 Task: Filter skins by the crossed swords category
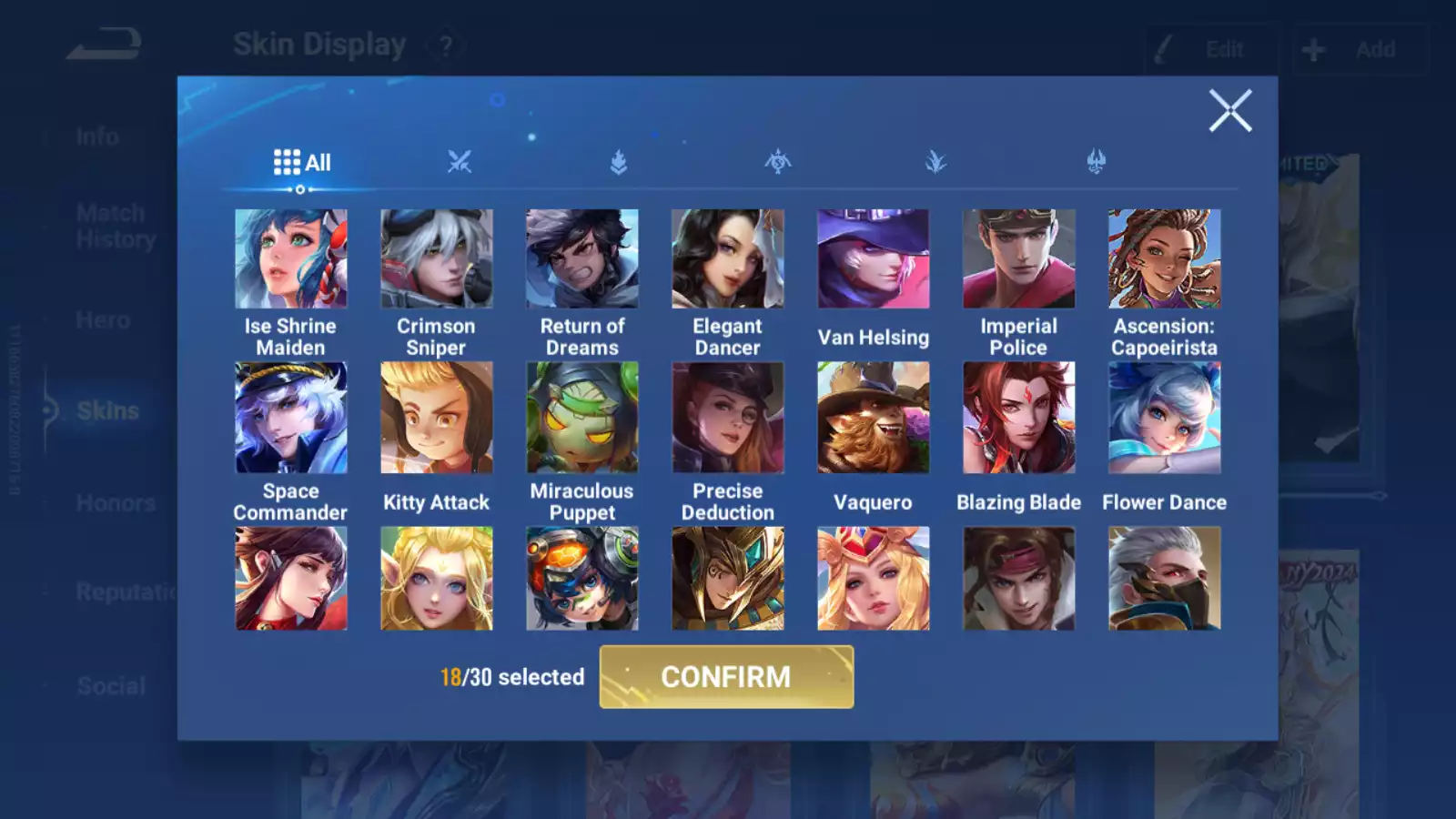pyautogui.click(x=460, y=163)
